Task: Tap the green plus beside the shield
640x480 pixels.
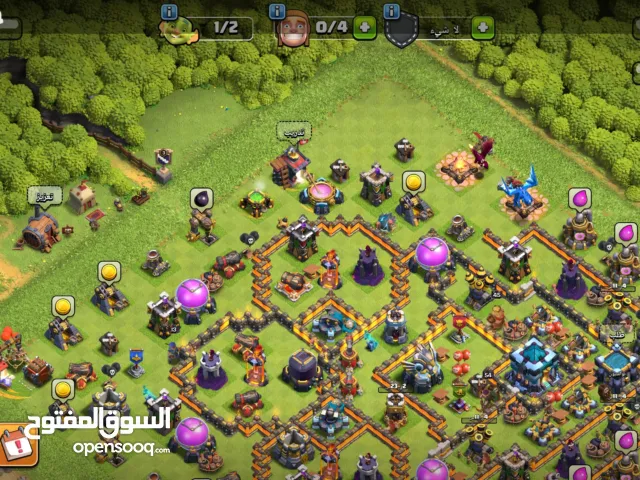Action: [x=483, y=27]
